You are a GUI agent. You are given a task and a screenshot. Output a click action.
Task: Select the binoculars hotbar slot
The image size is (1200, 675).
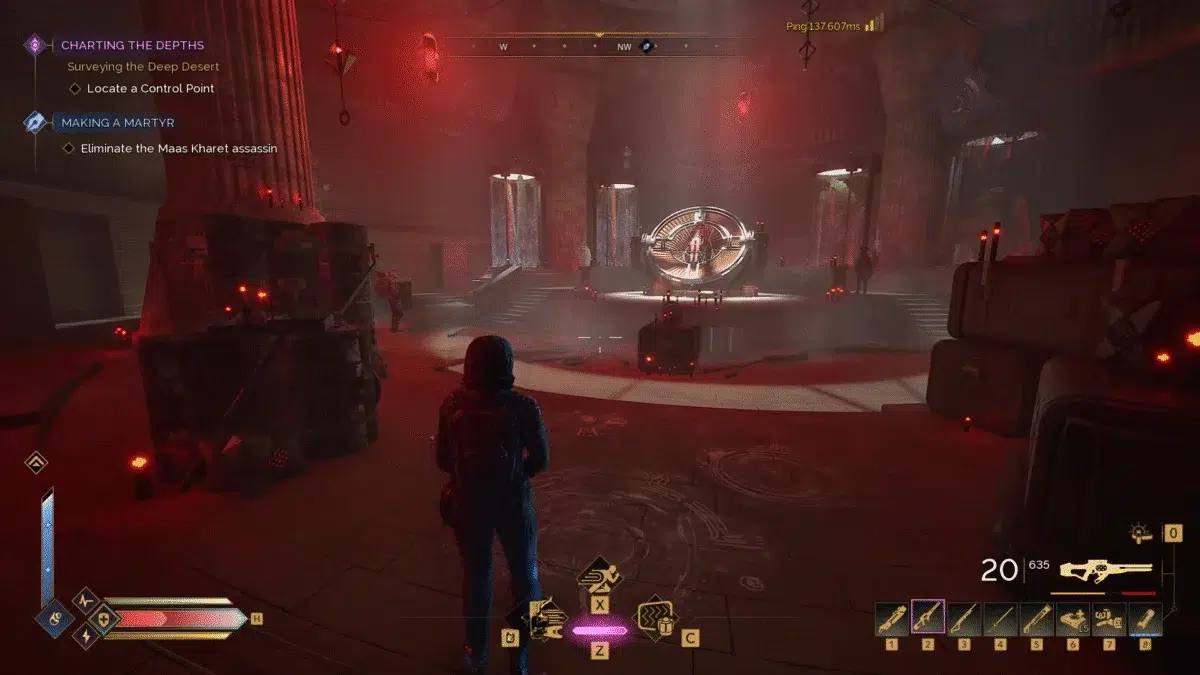point(1110,618)
